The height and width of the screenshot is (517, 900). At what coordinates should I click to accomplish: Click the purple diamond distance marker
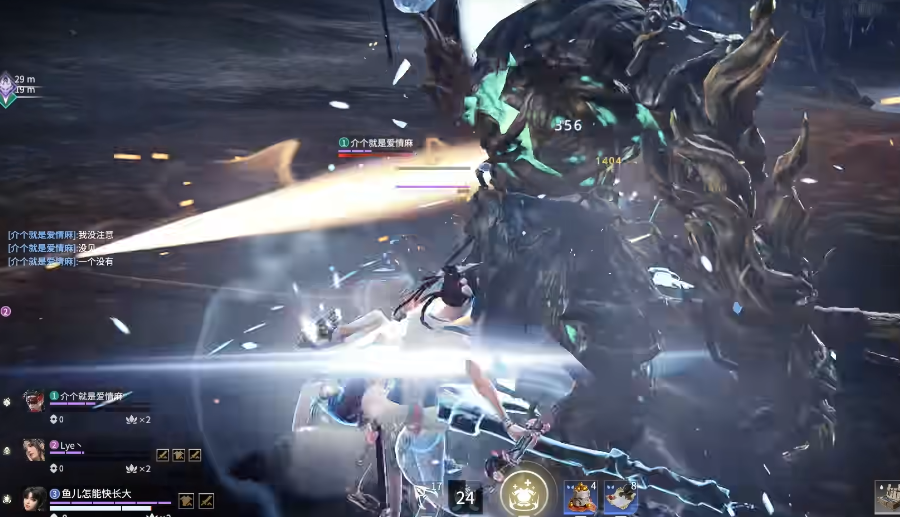point(6,84)
